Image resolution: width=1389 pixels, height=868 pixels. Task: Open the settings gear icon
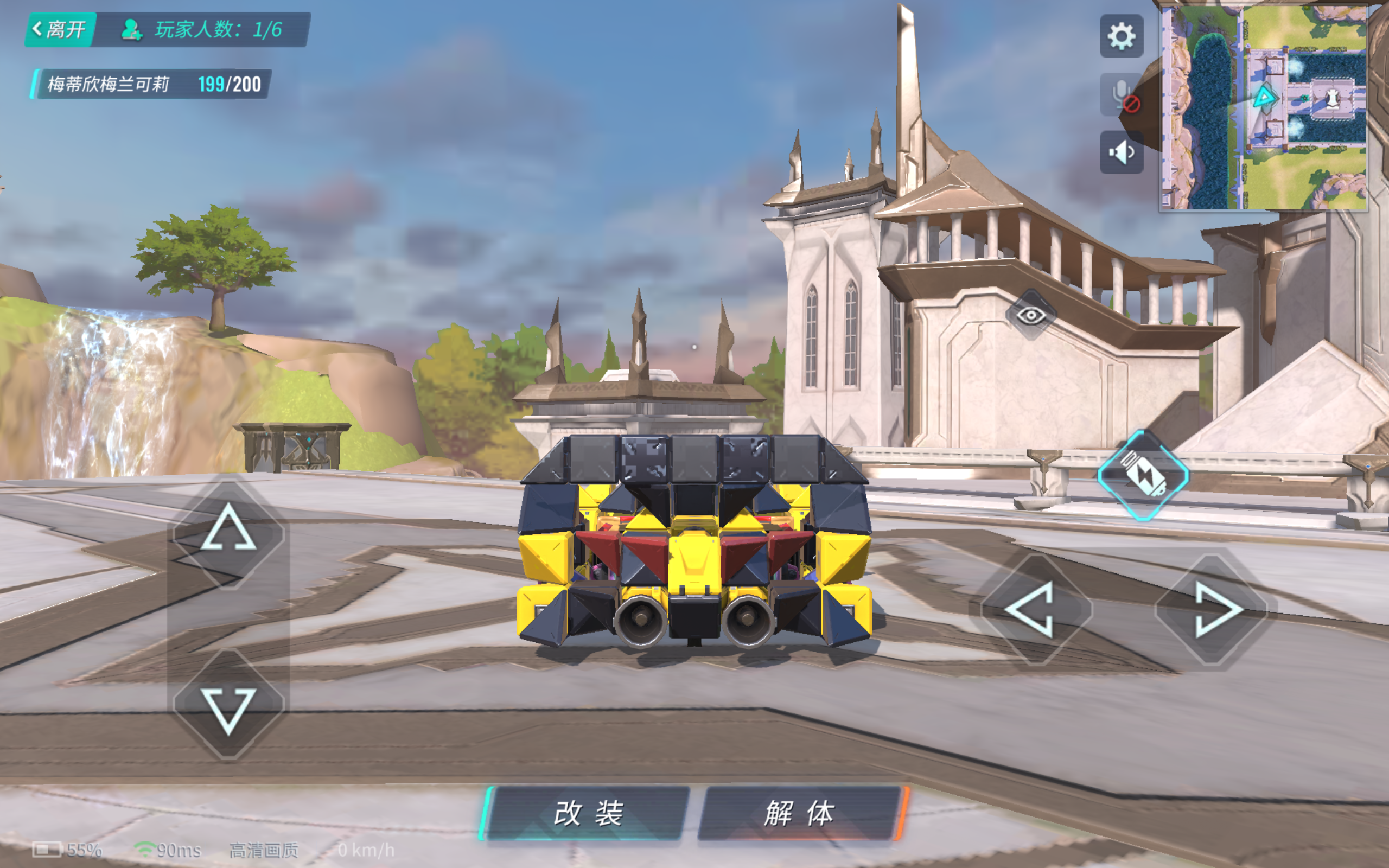click(x=1123, y=36)
